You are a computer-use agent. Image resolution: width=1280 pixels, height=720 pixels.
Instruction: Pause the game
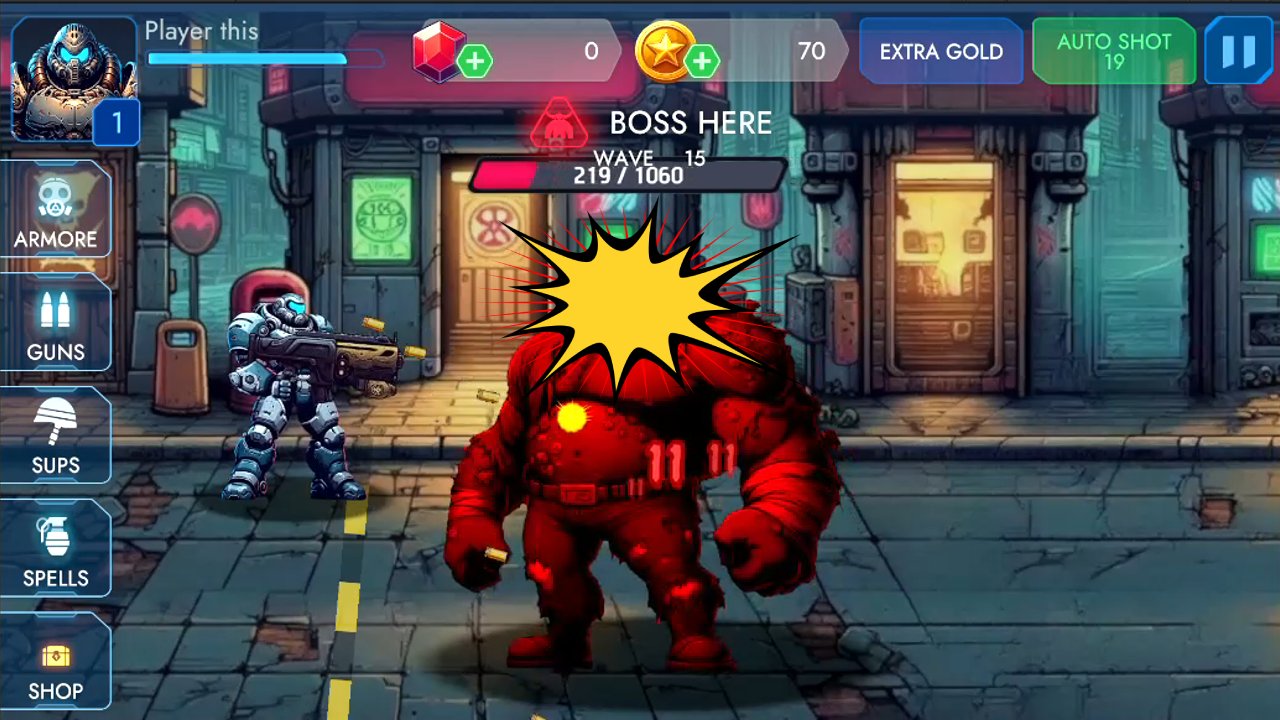tap(1237, 51)
